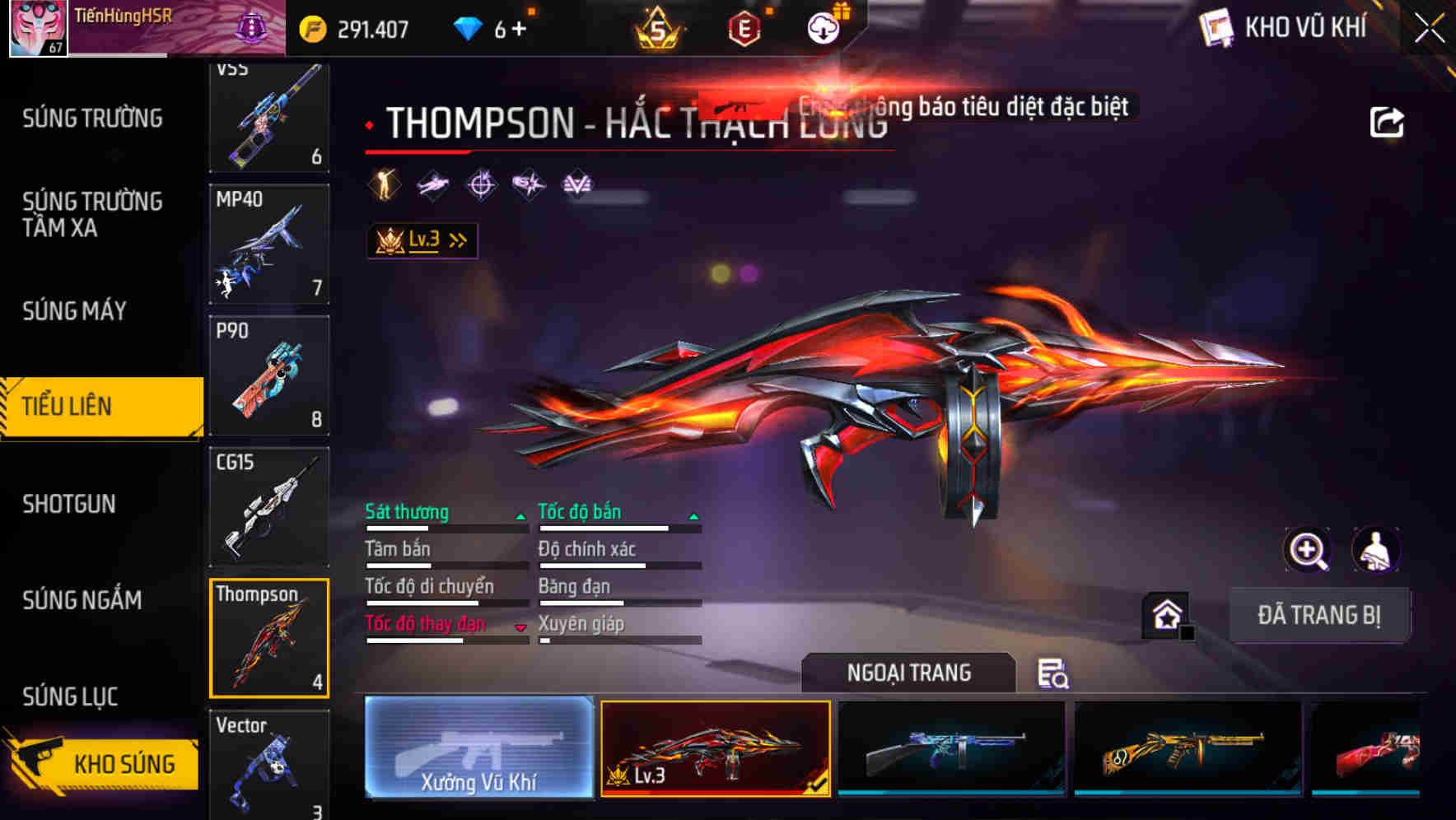Click the Đã Trang Bị equipped button
Viewport: 1456px width, 820px height.
tap(1319, 615)
